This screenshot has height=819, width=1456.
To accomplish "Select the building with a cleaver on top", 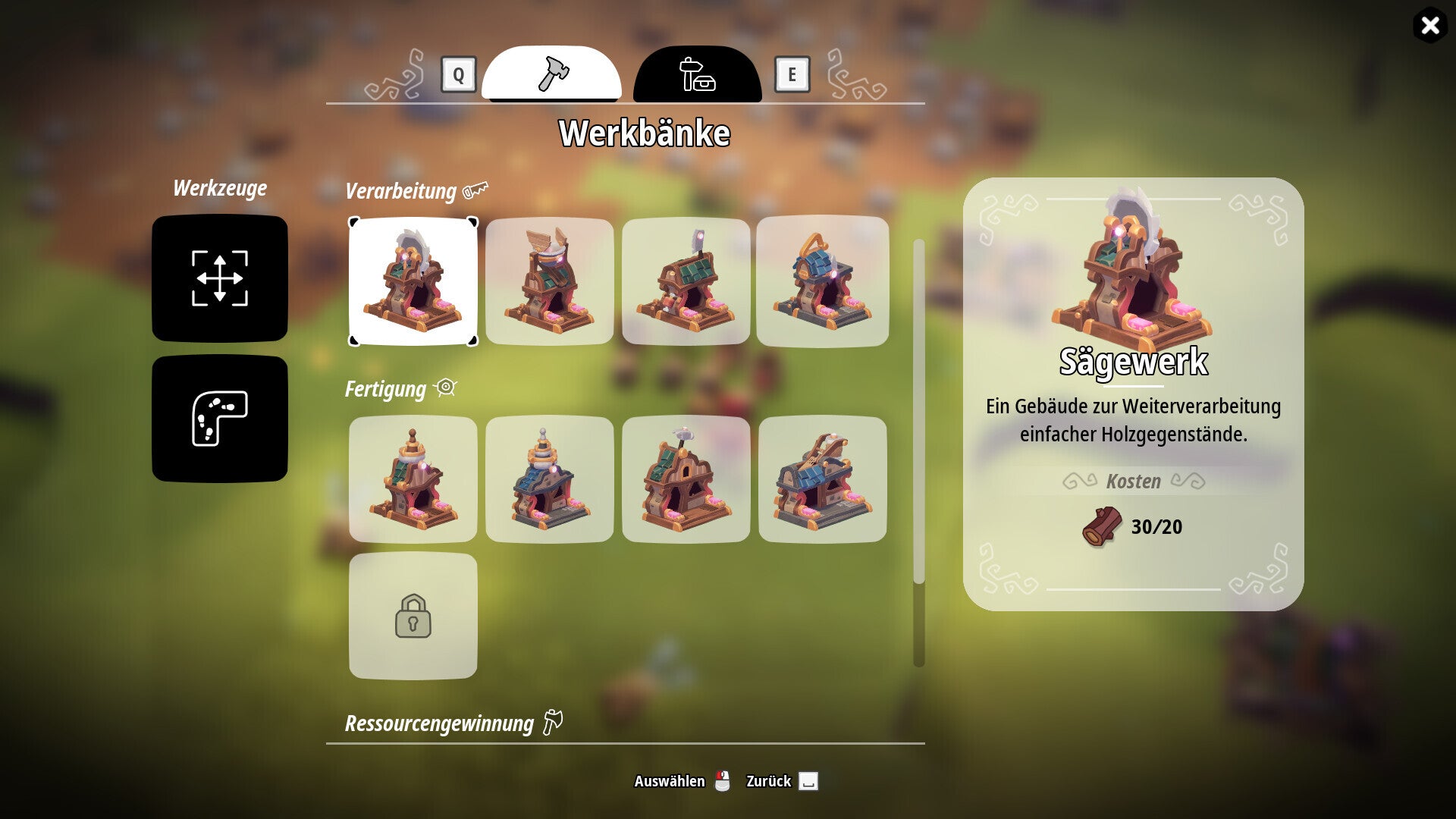I will [x=686, y=281].
